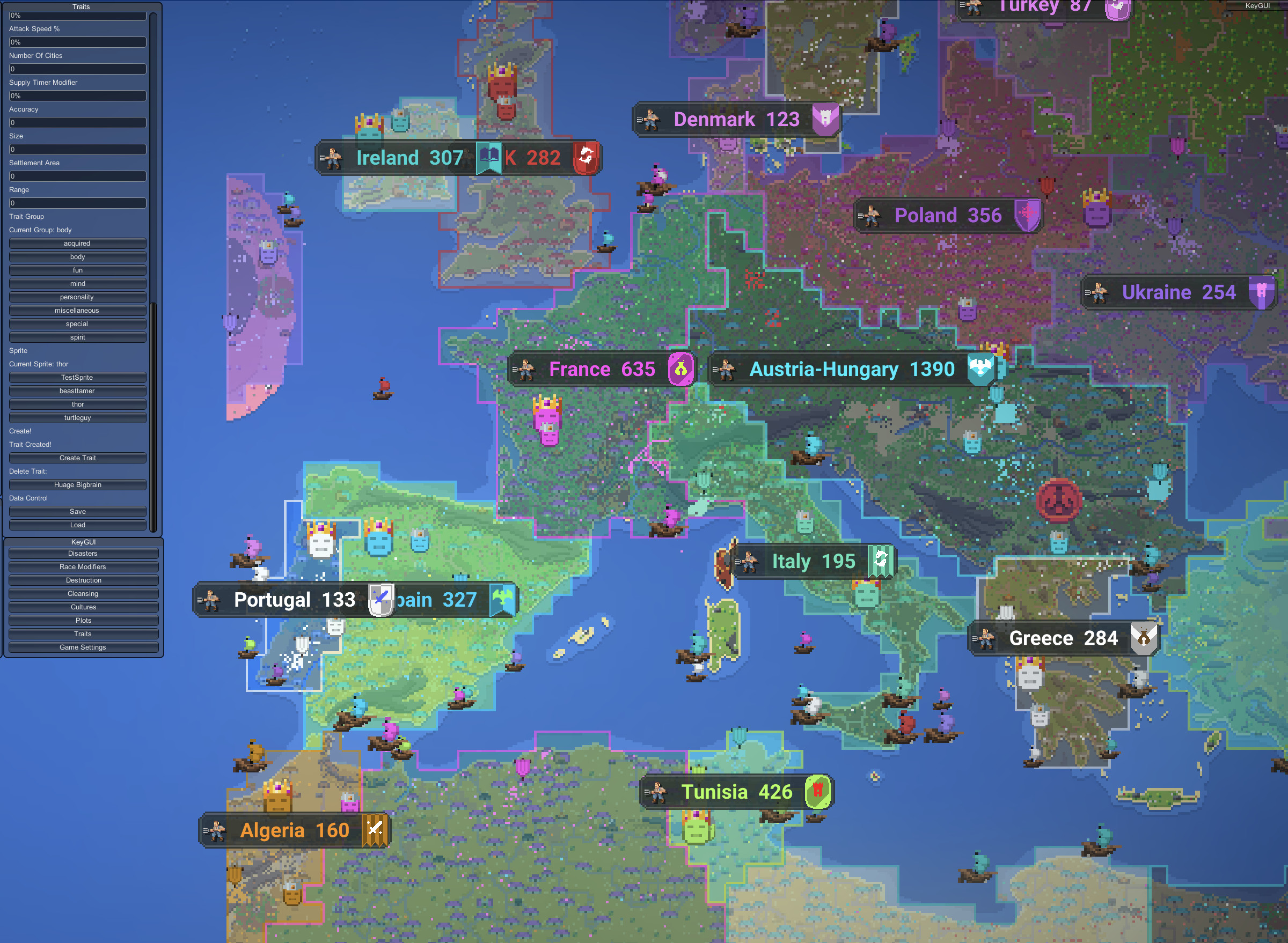
Task: Click Poland's purple shield crest
Action: point(1028,215)
